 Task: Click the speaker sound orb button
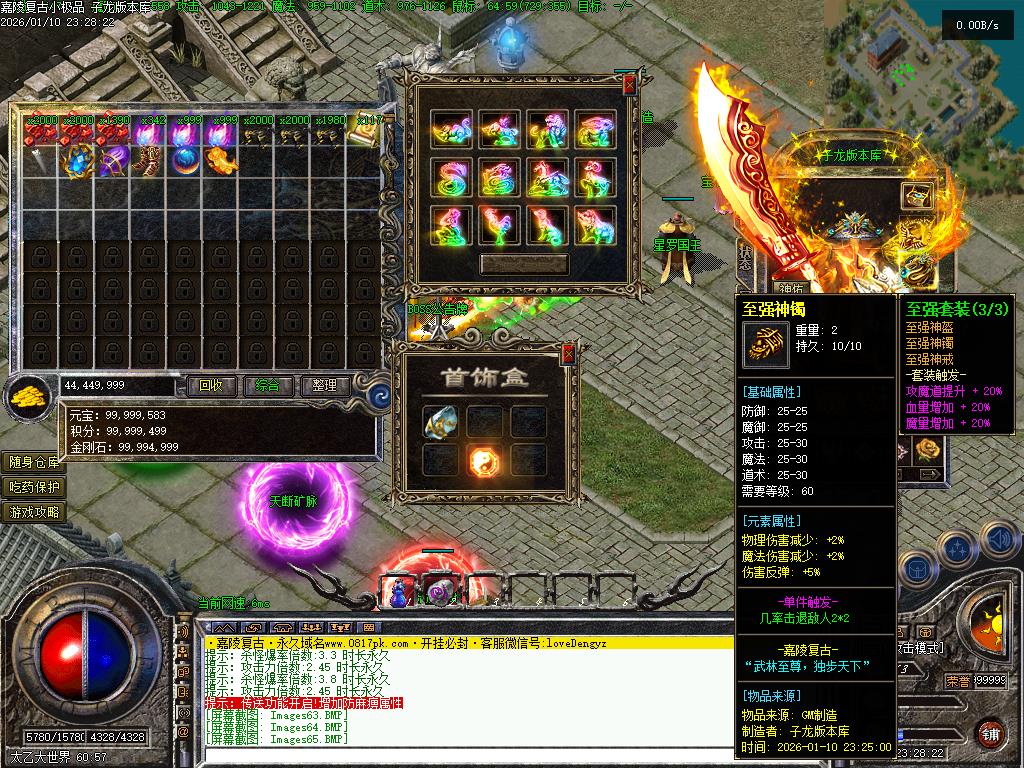[1000, 539]
